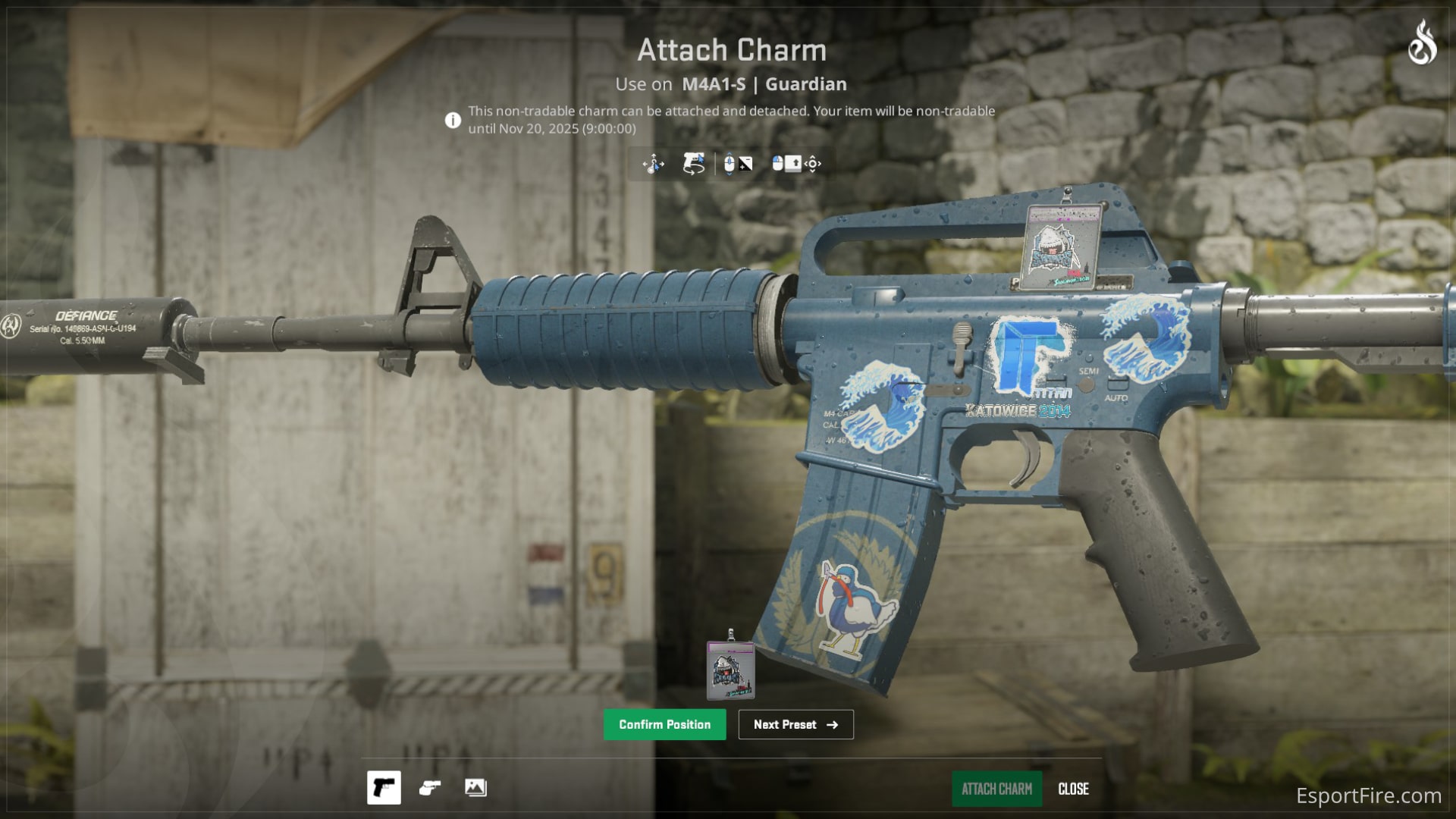Click the M4A1-S | Guardian weapon name
The image size is (1456, 819).
point(763,84)
